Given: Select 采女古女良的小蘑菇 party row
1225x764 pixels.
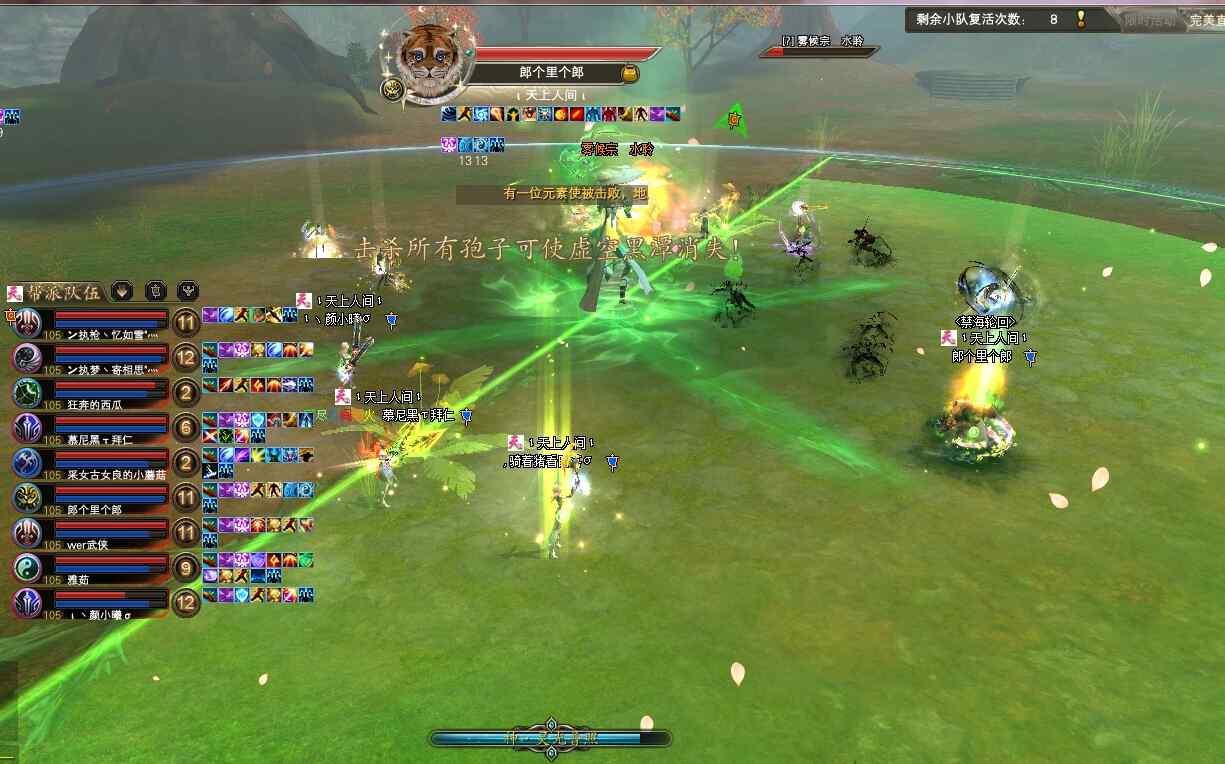Looking at the screenshot, I should coord(100,462).
